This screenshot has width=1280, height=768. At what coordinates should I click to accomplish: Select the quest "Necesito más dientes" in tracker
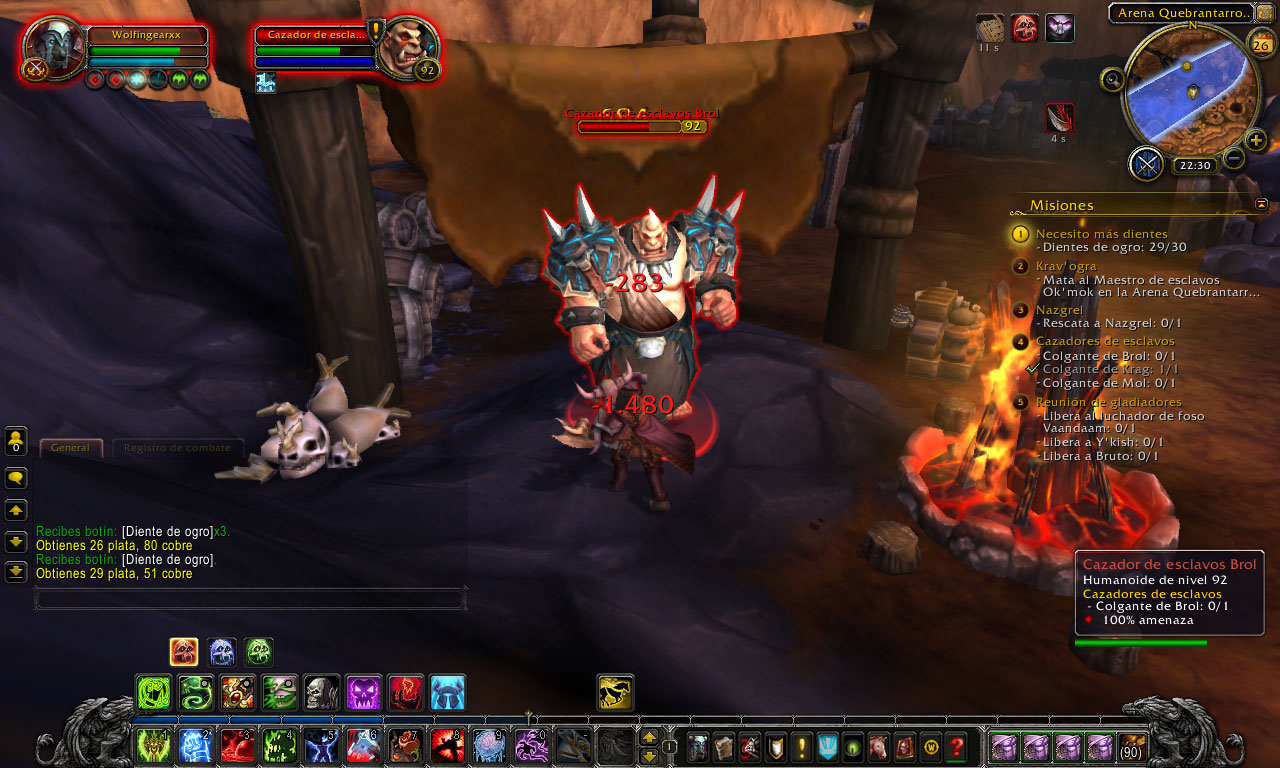pyautogui.click(x=1101, y=234)
